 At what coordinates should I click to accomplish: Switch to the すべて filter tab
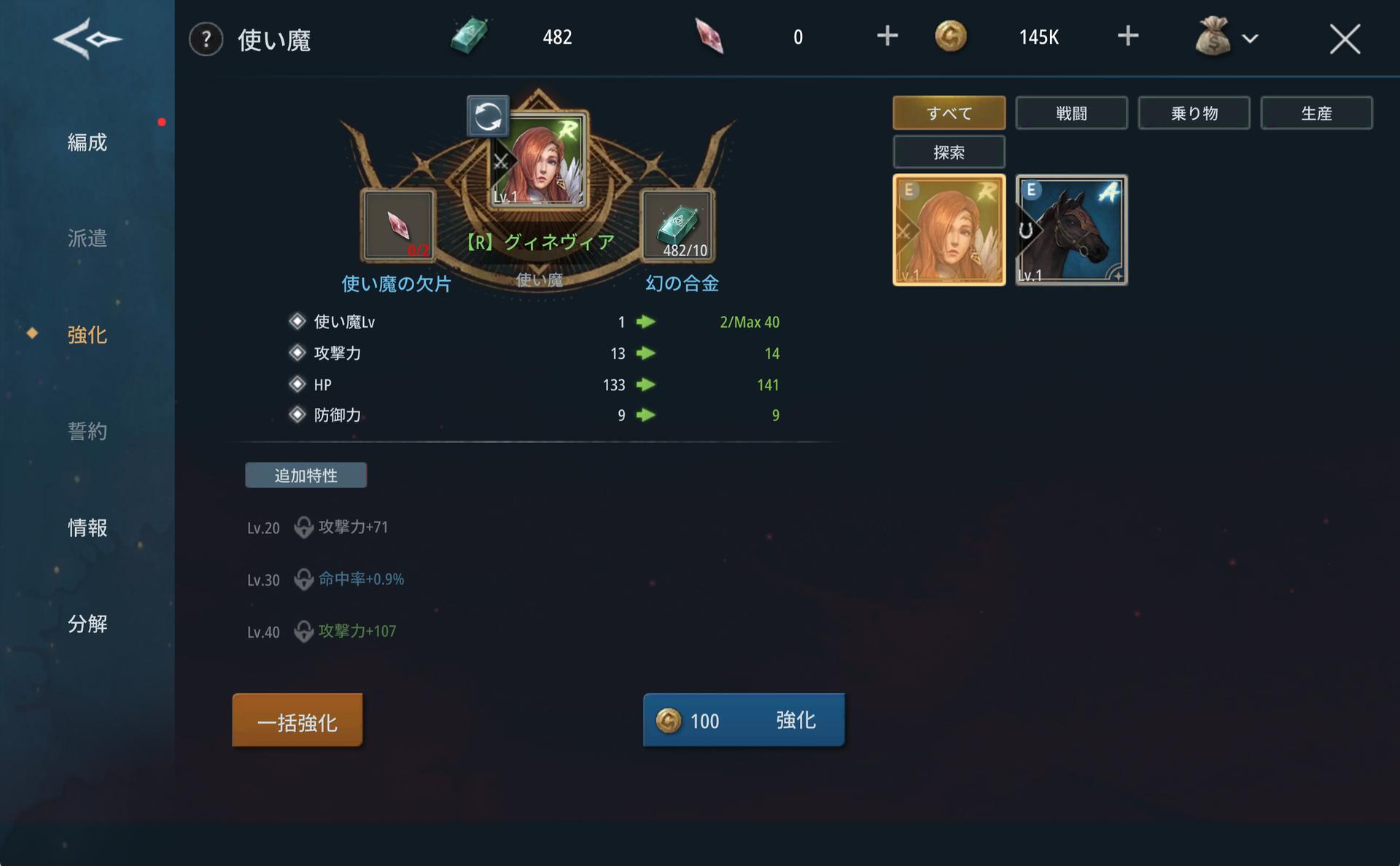tap(949, 113)
